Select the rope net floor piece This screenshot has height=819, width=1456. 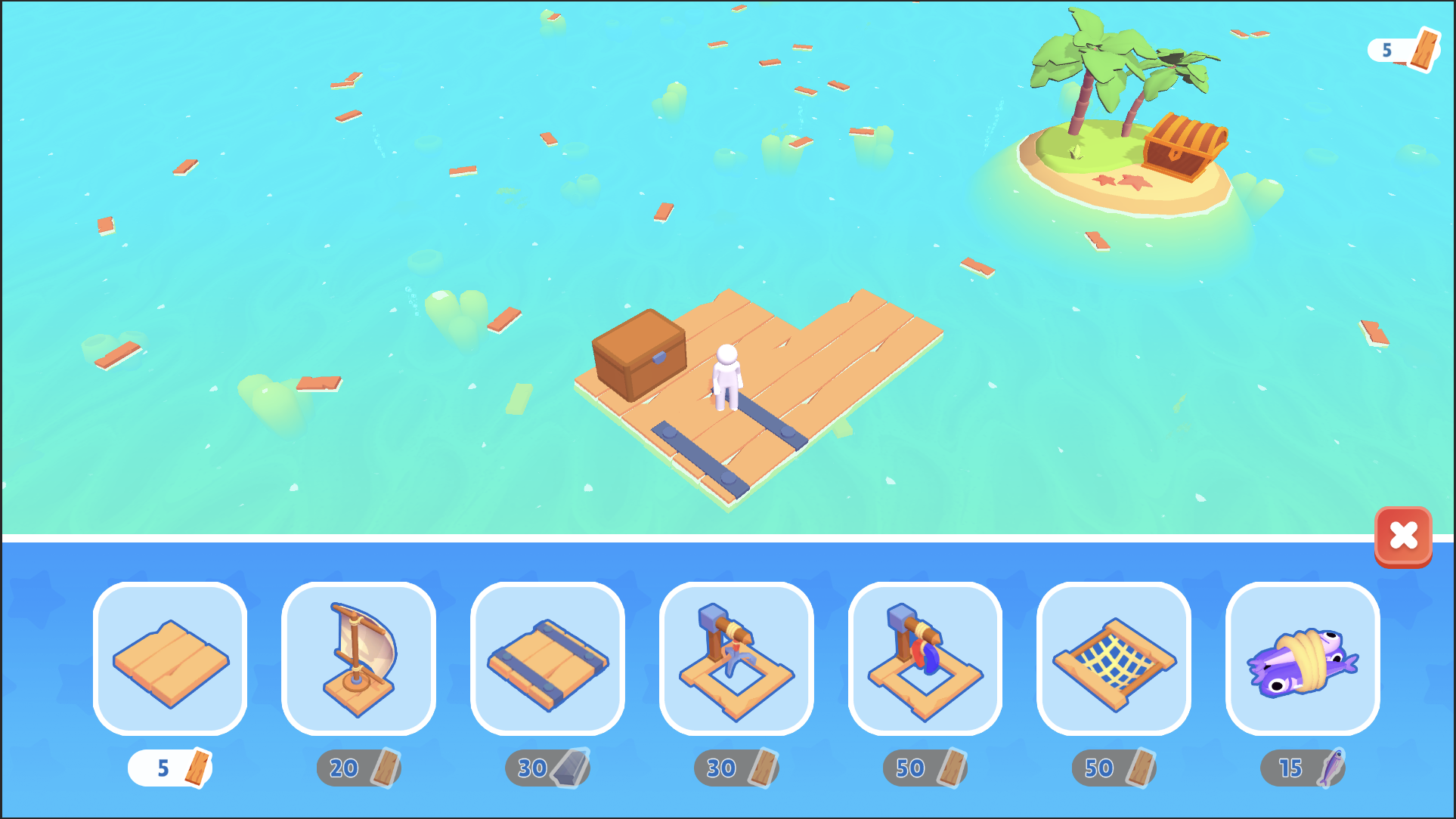pyautogui.click(x=1113, y=659)
